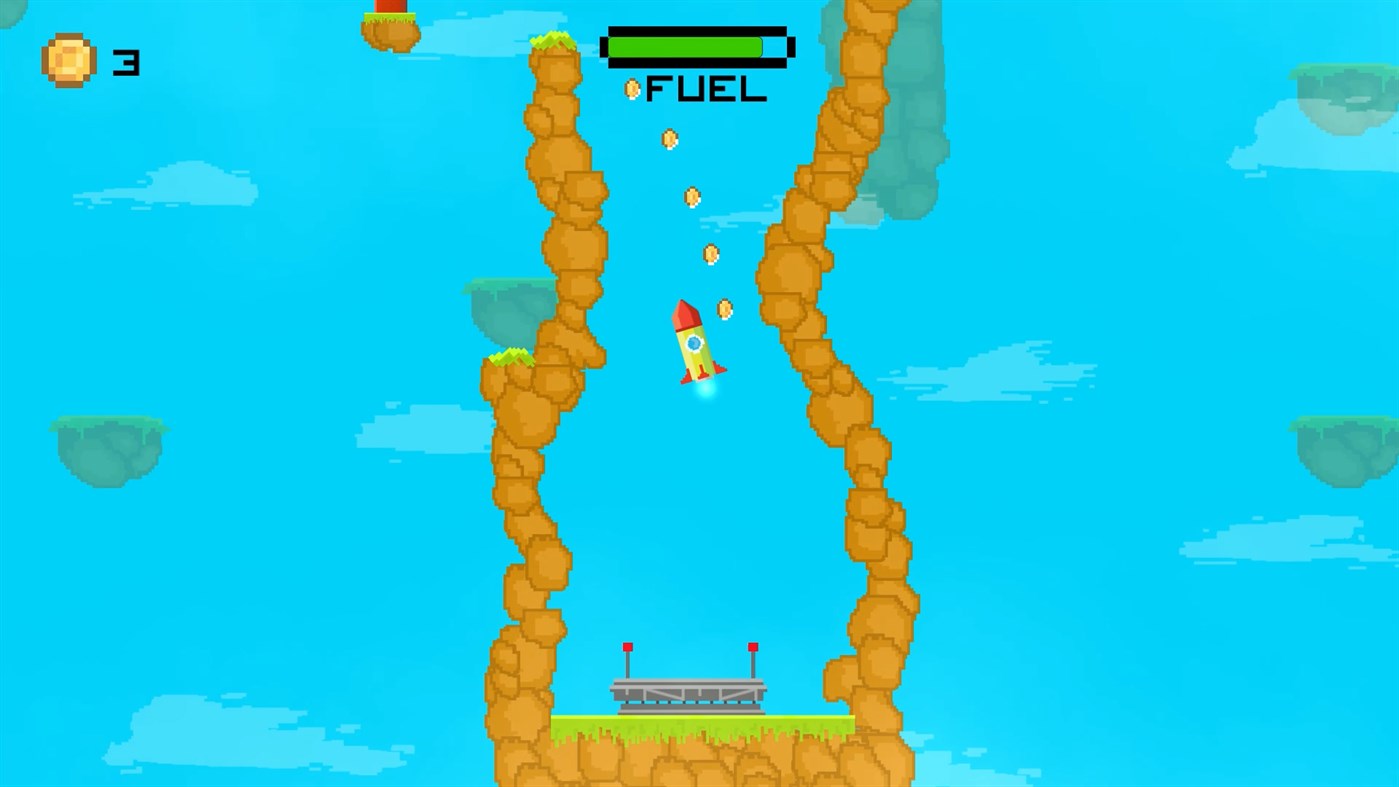Click the rocket's flame exhaust
Screen dimensions: 1399x787
click(705, 393)
